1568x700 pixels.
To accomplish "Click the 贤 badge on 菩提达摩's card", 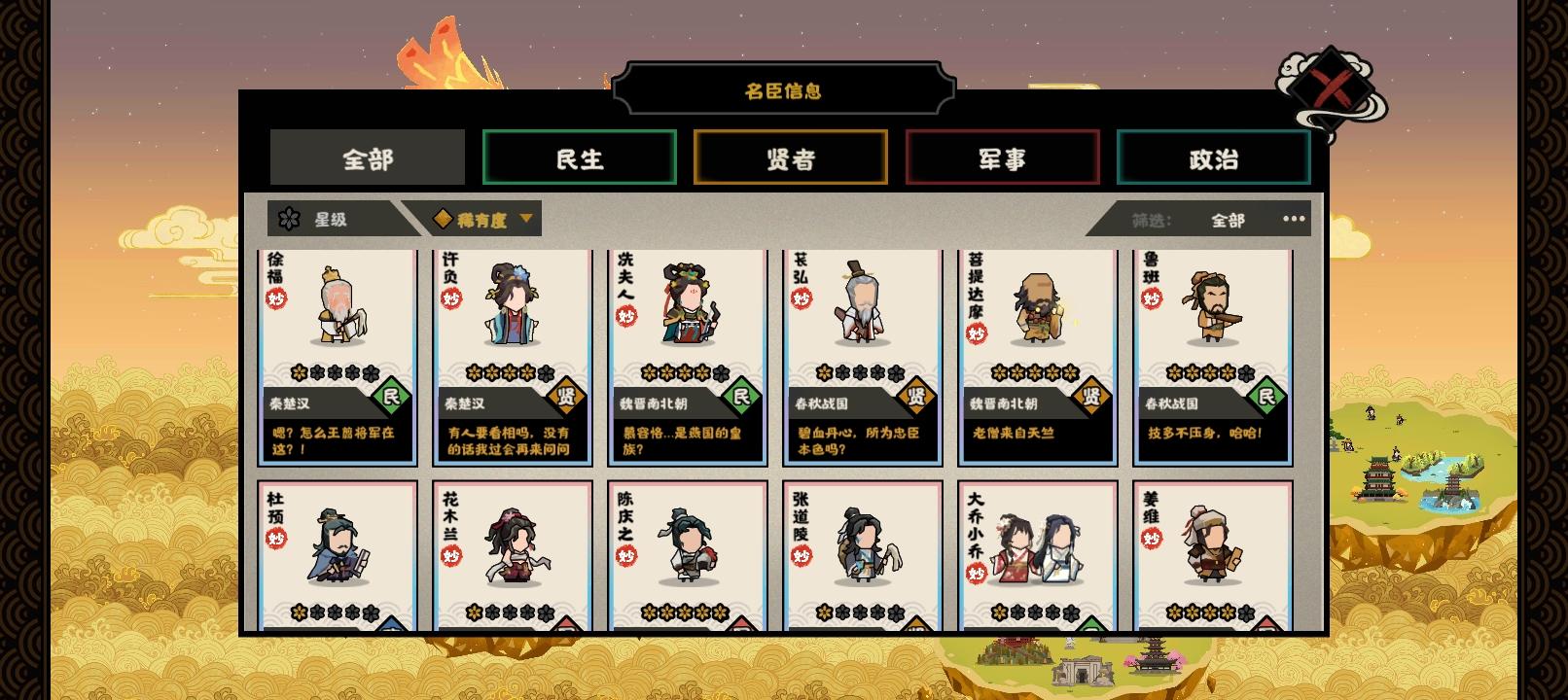I will [1089, 395].
